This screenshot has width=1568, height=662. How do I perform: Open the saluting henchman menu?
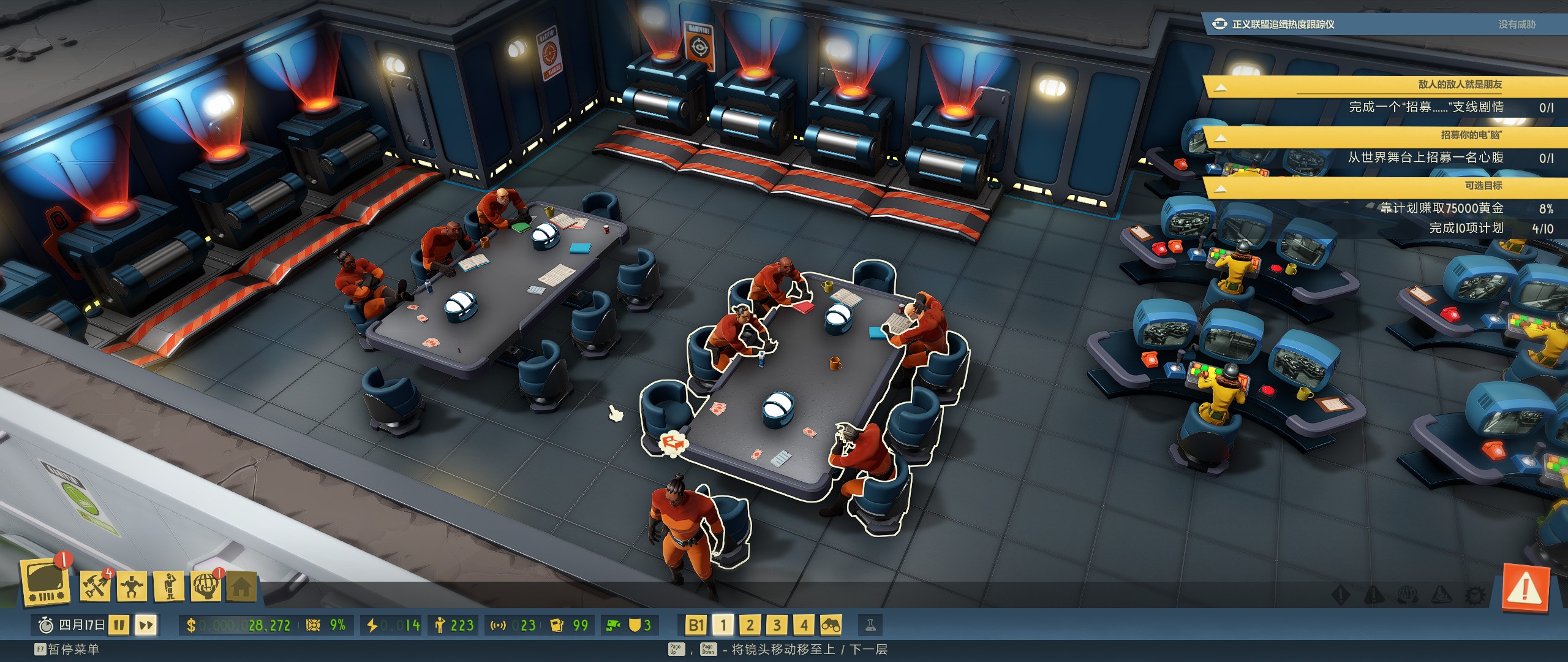[x=170, y=587]
